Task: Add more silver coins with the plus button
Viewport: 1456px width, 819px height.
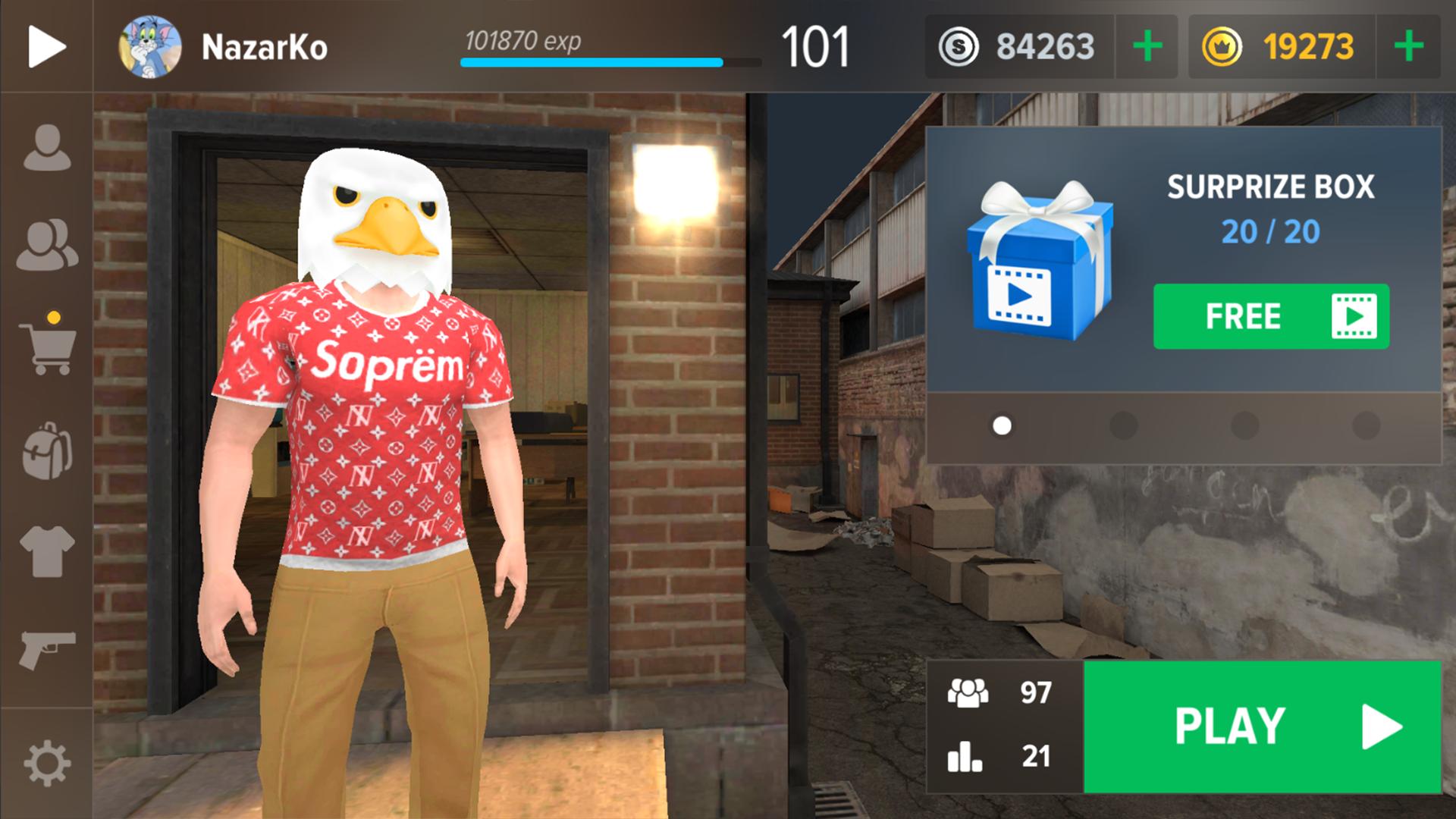Action: click(1147, 47)
